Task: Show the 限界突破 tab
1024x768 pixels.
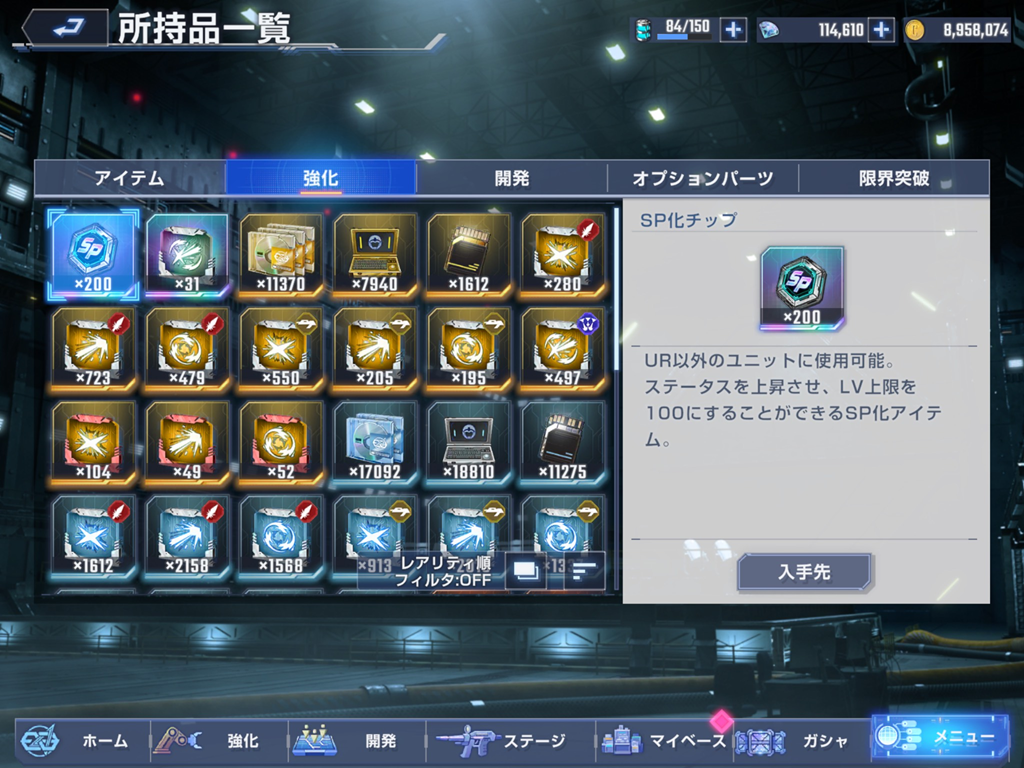Action: point(893,179)
